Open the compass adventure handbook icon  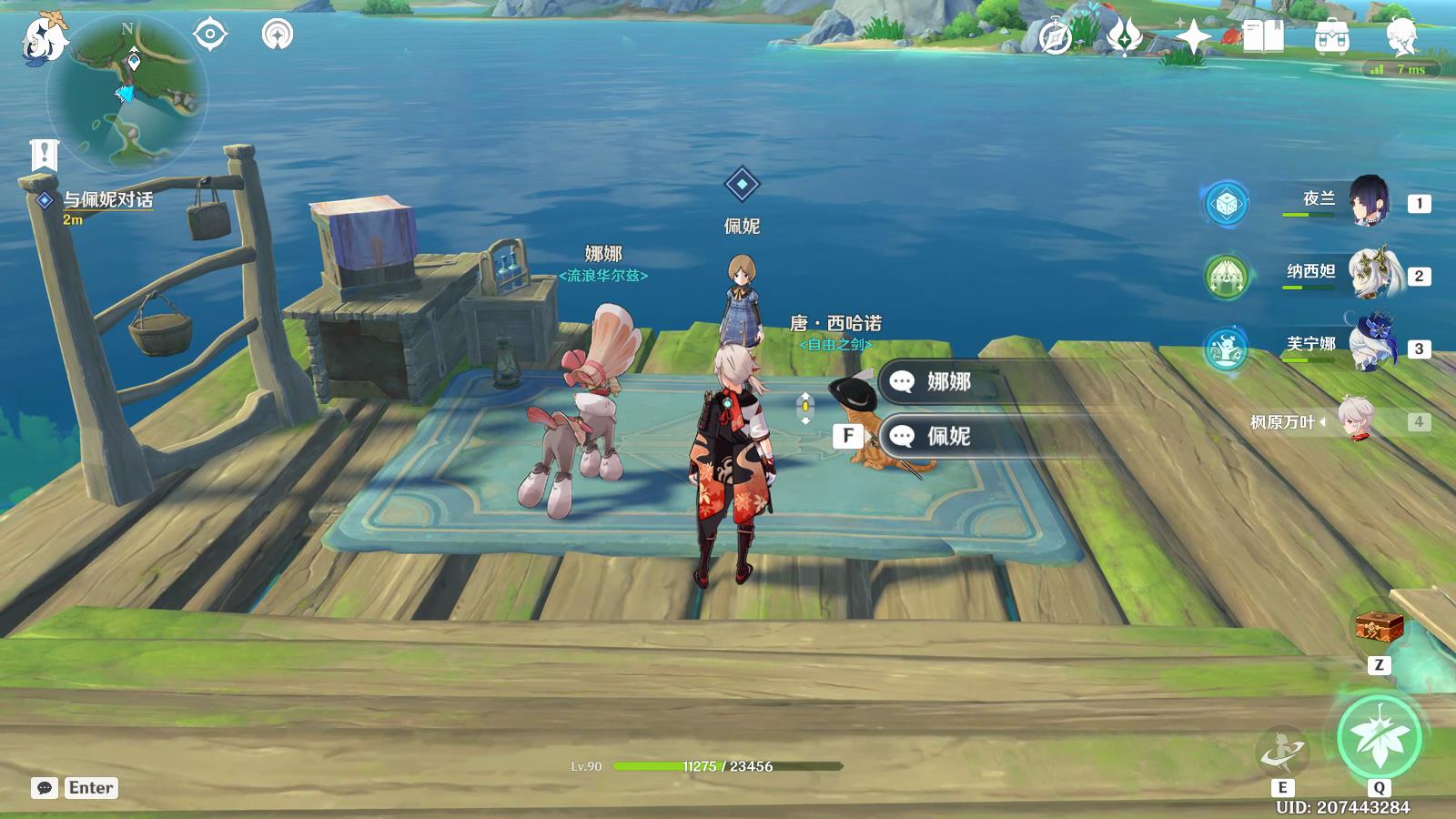pyautogui.click(x=1056, y=37)
